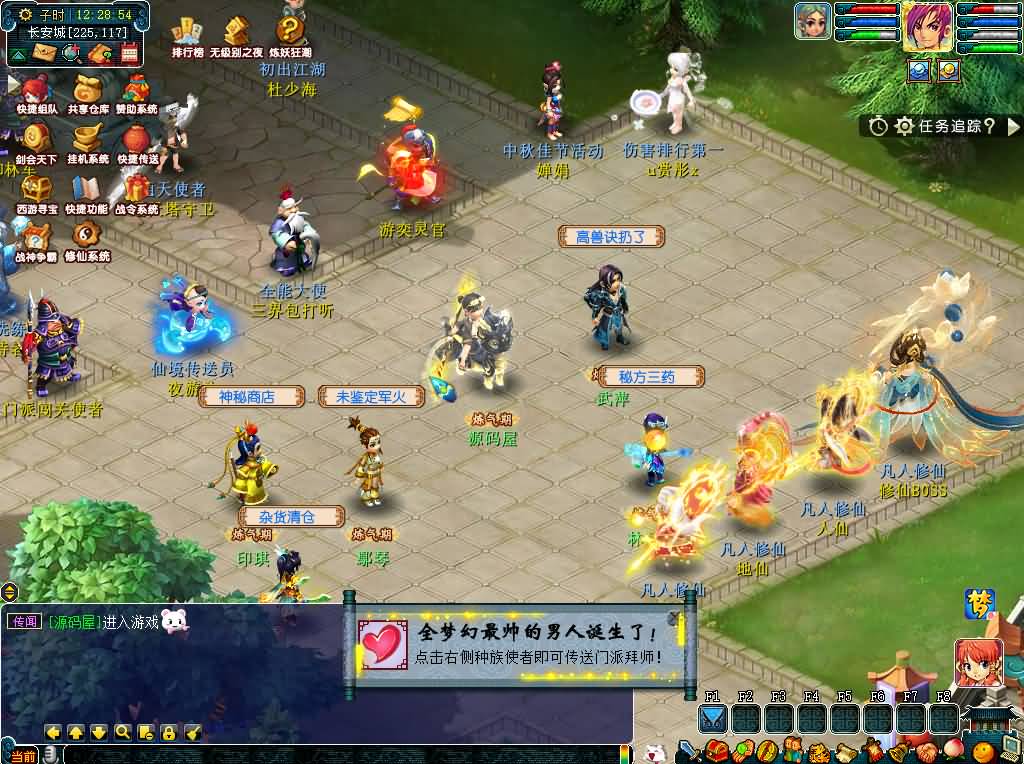Open the mail envelope under the clock

[43, 54]
